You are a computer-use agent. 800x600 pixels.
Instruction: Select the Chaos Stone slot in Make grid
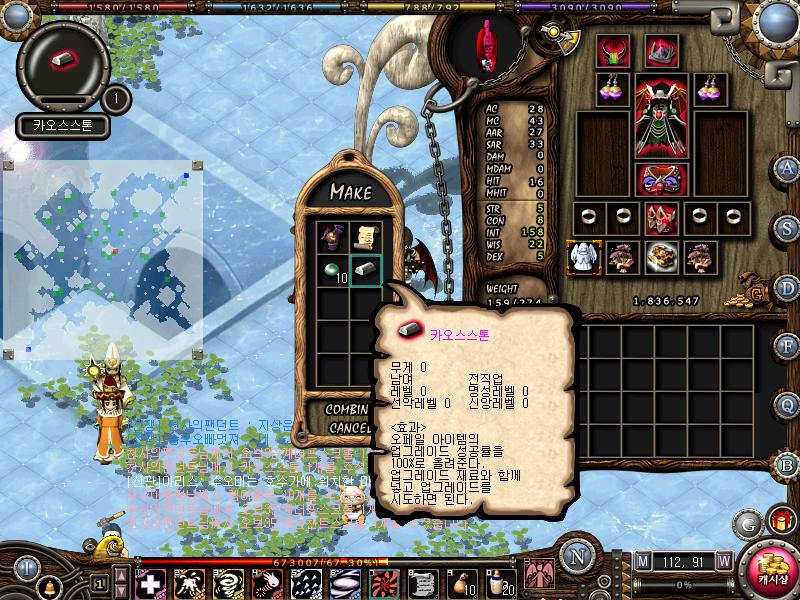point(365,271)
